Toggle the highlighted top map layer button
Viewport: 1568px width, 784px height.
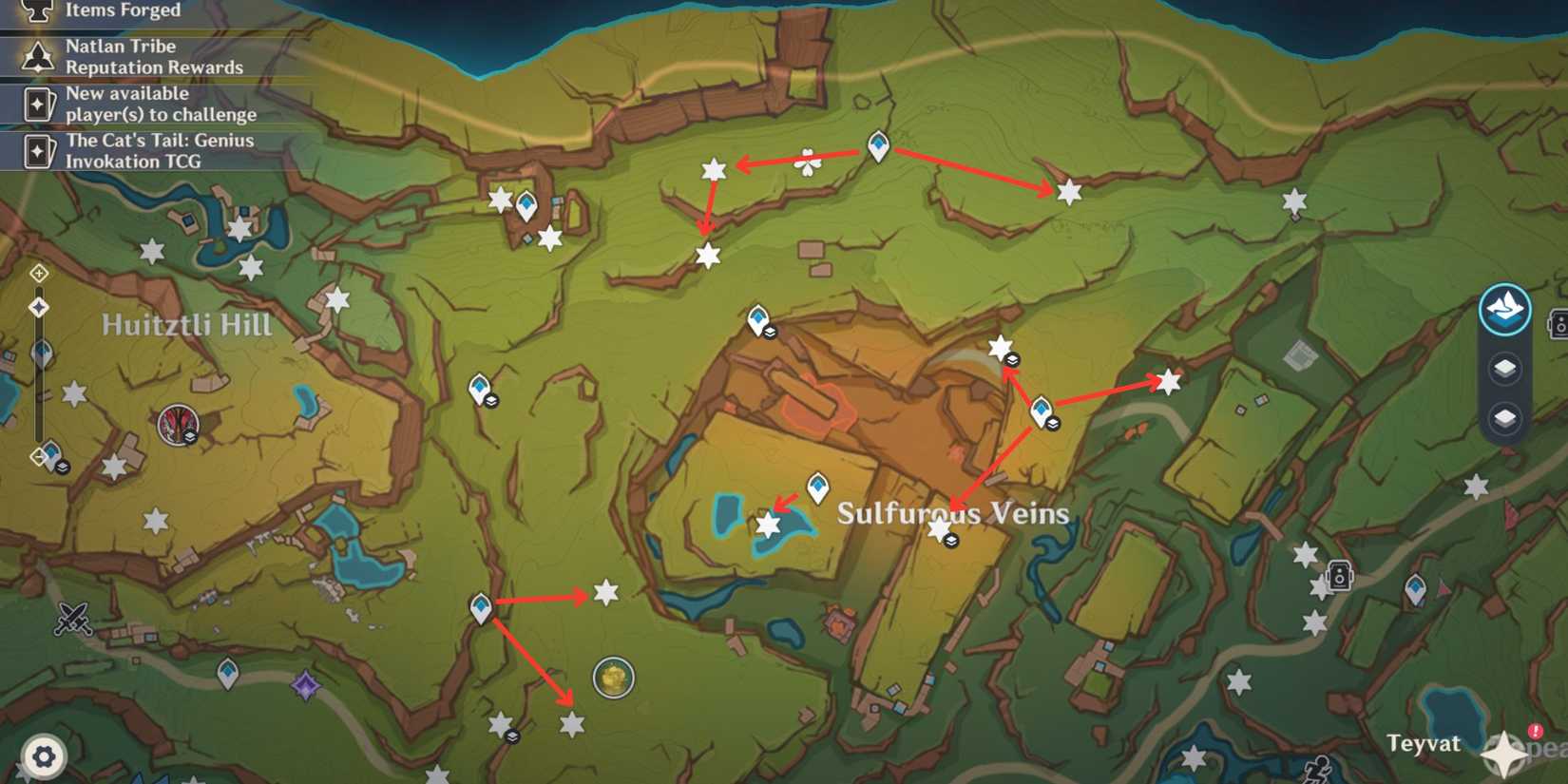pos(1504,308)
